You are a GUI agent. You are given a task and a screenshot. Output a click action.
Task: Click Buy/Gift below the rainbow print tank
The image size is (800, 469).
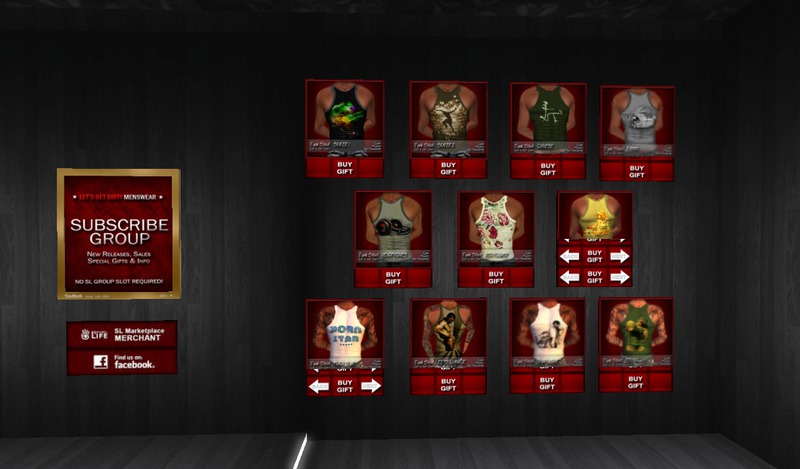coord(344,168)
